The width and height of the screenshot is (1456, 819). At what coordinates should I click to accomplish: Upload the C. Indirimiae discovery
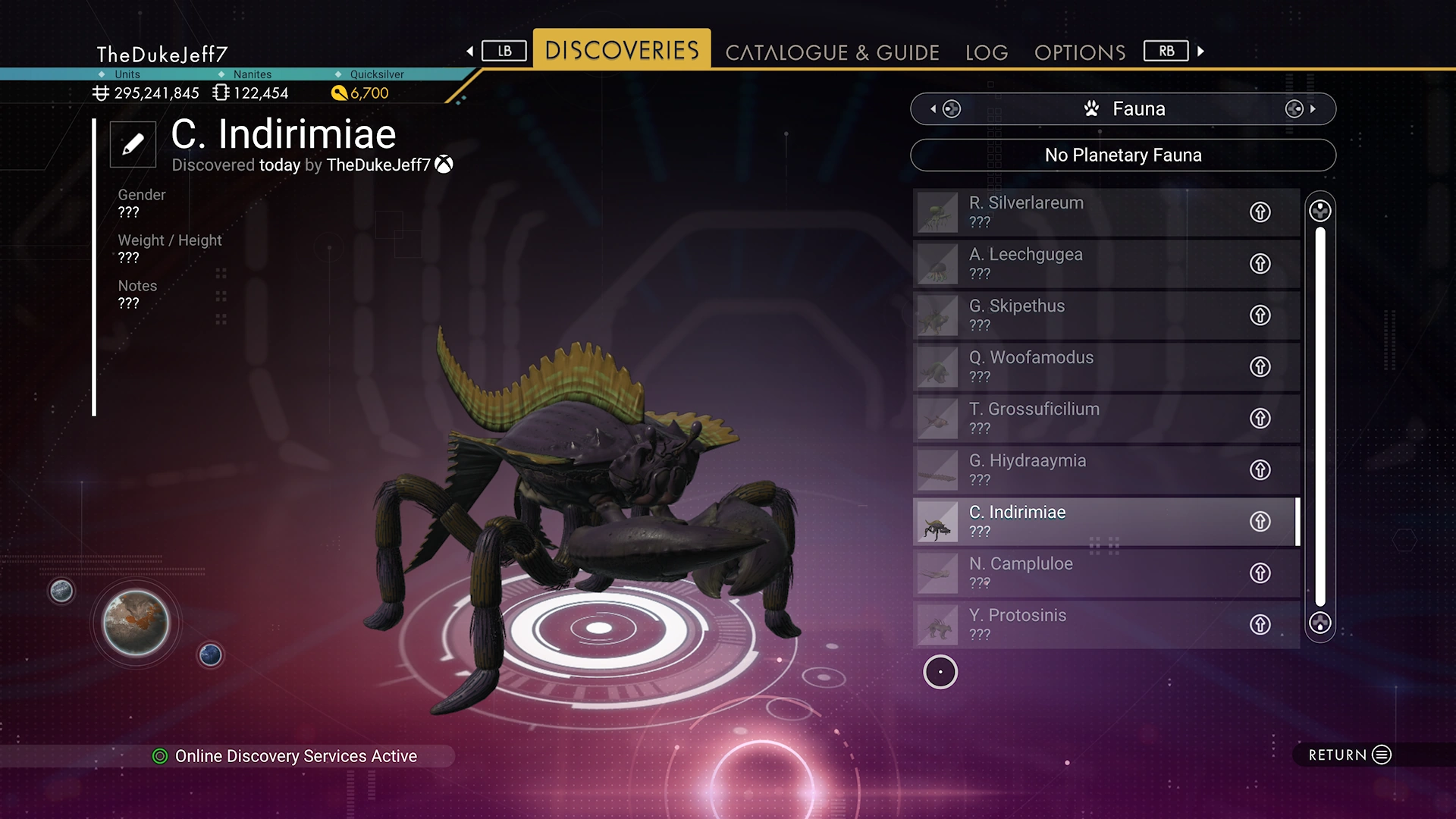point(1260,522)
